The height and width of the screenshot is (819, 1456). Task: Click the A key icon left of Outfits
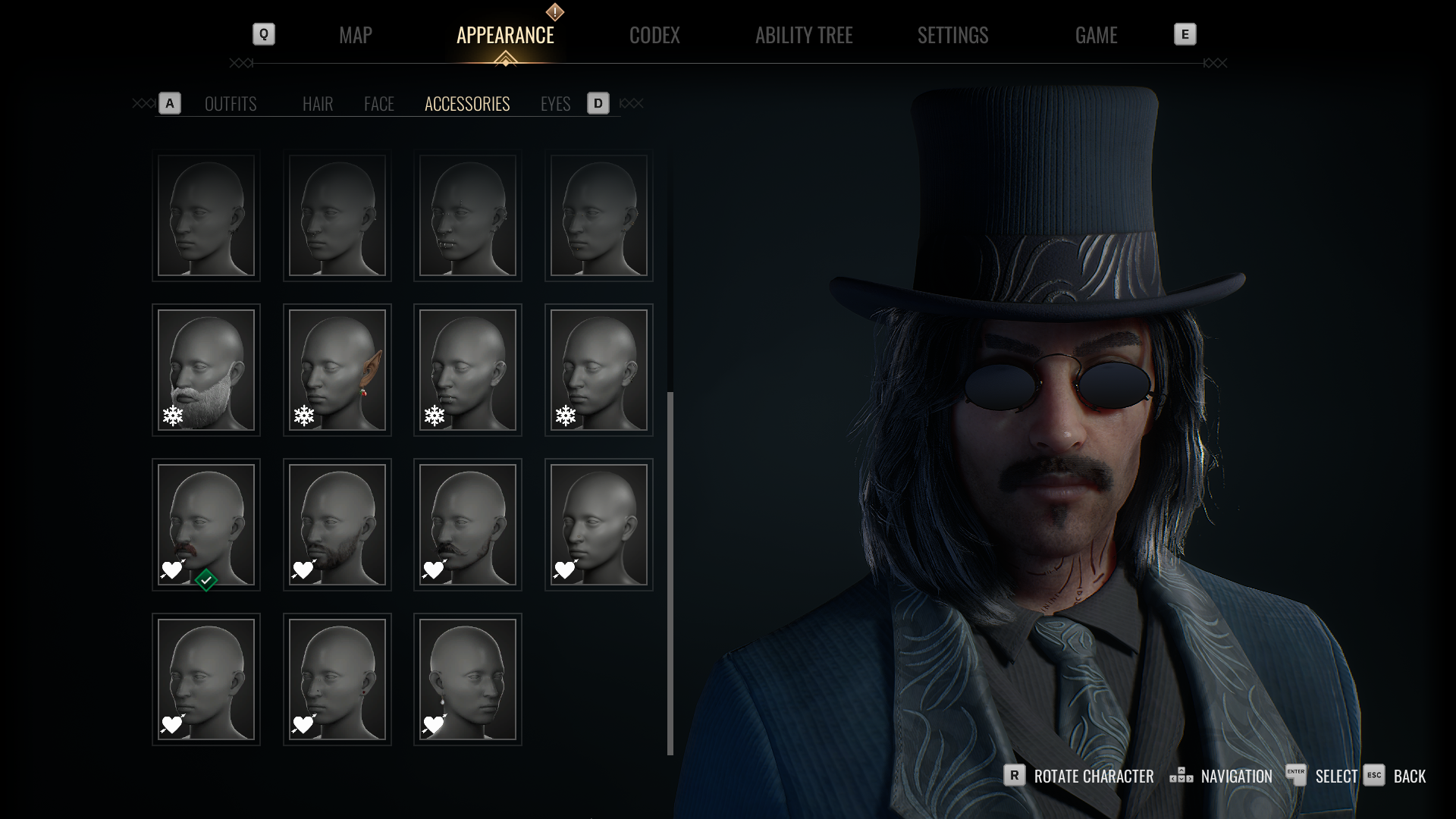[169, 103]
